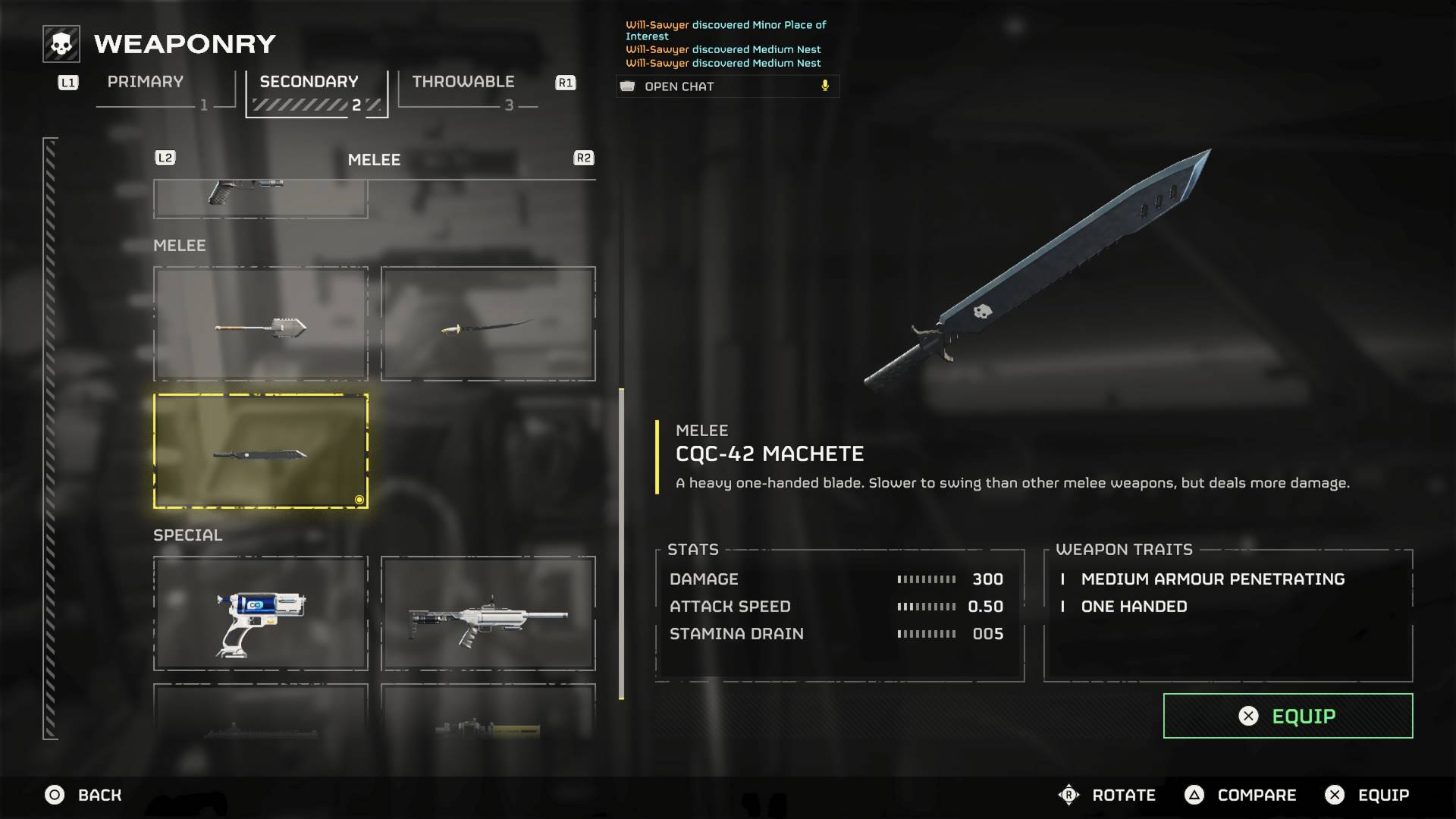
Task: Select the entrenchment shovel melee weapon
Action: pos(261,324)
